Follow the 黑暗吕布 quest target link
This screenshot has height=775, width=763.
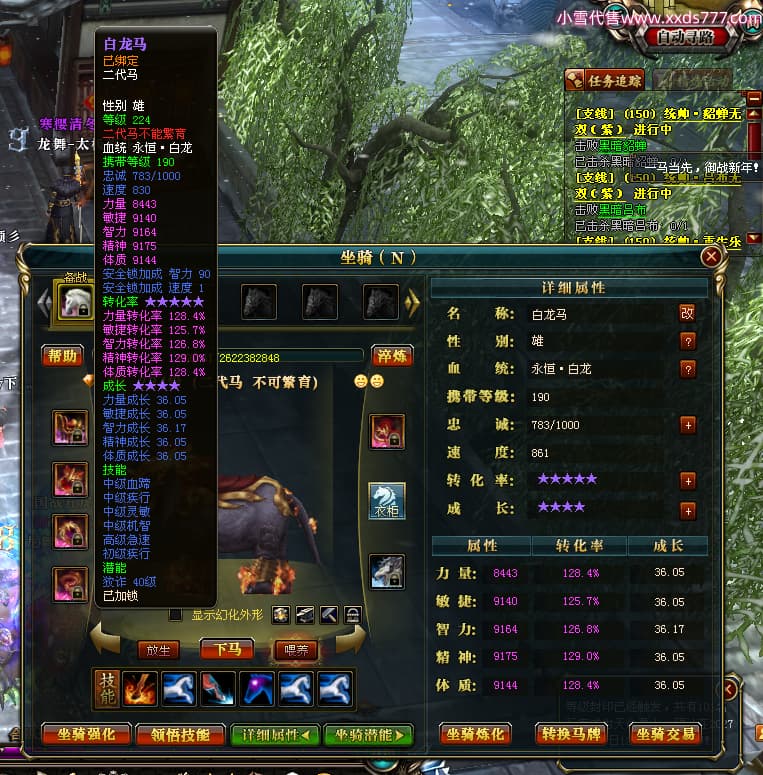coord(620,209)
